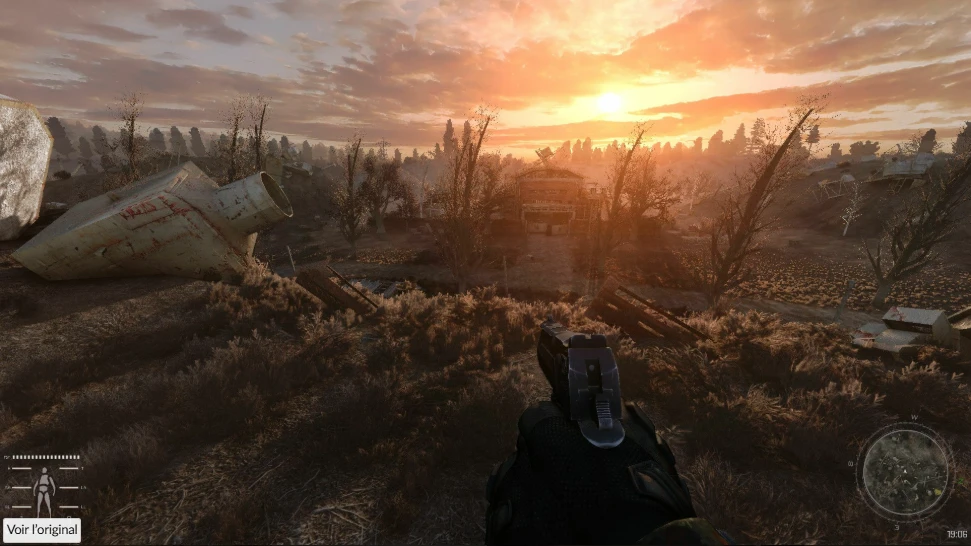Click the "Voir l'original" button
Viewport: 971px width, 546px height.
click(42, 530)
